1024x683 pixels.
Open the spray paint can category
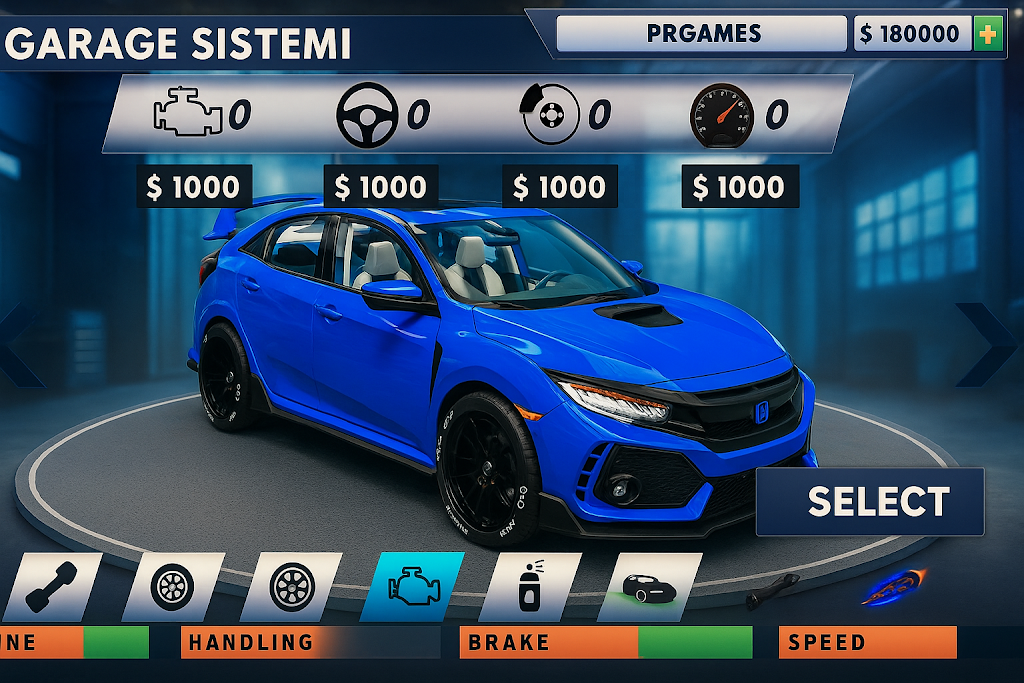click(x=530, y=587)
